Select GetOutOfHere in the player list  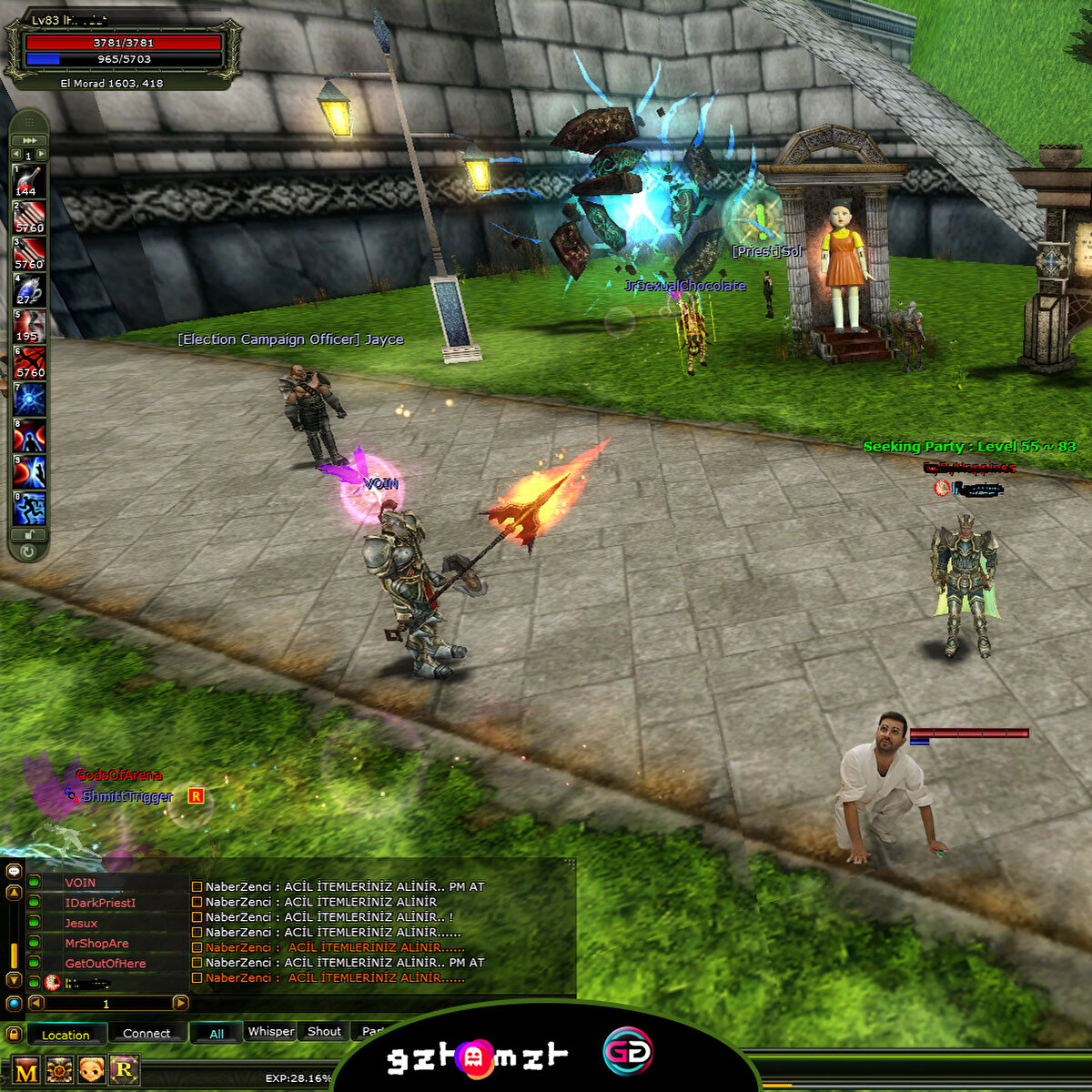click(x=105, y=964)
